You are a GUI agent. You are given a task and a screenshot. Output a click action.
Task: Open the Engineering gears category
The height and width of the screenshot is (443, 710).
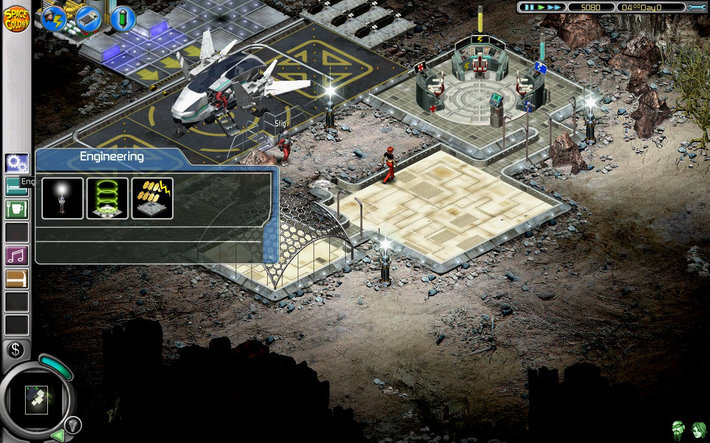click(x=16, y=163)
